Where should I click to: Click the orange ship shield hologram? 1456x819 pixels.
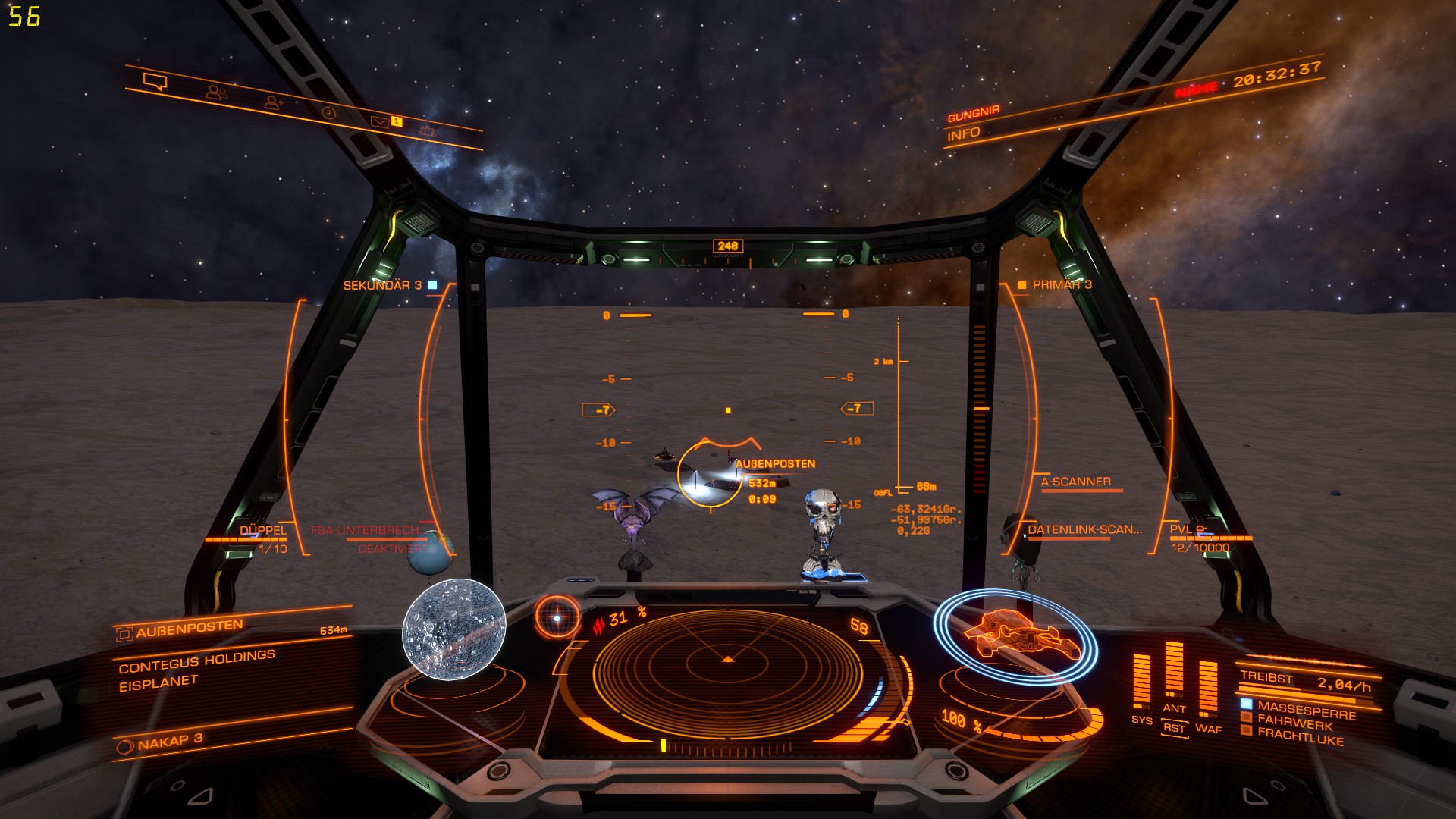pyautogui.click(x=1016, y=635)
